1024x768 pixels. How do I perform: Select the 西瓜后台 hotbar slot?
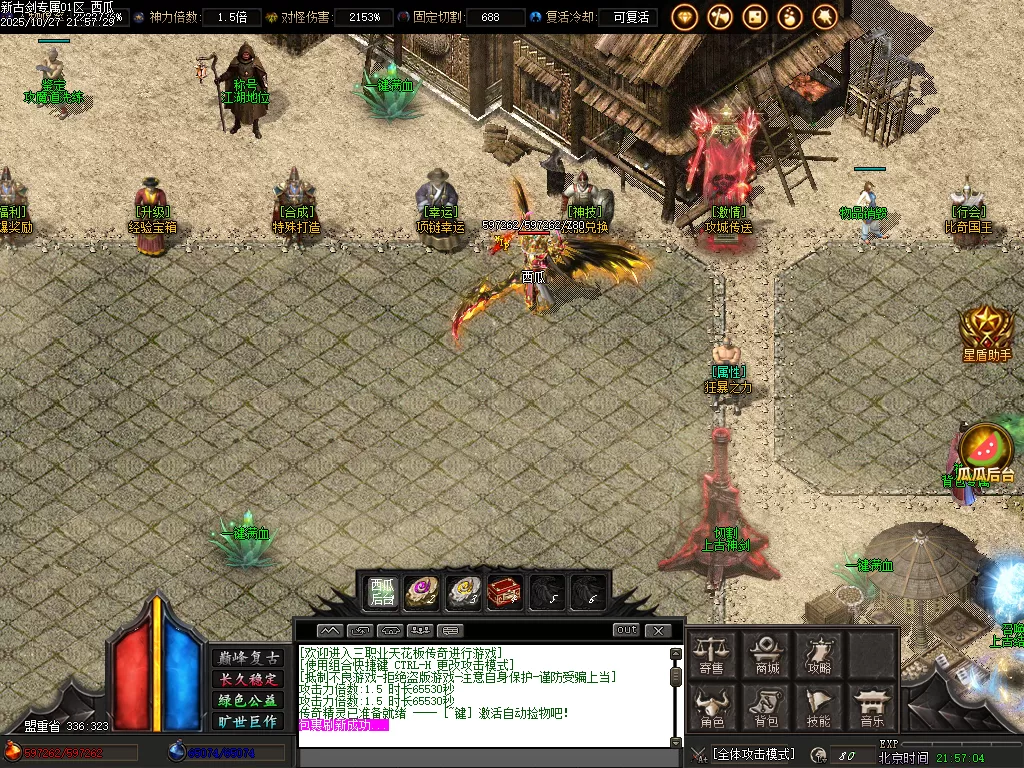(382, 592)
